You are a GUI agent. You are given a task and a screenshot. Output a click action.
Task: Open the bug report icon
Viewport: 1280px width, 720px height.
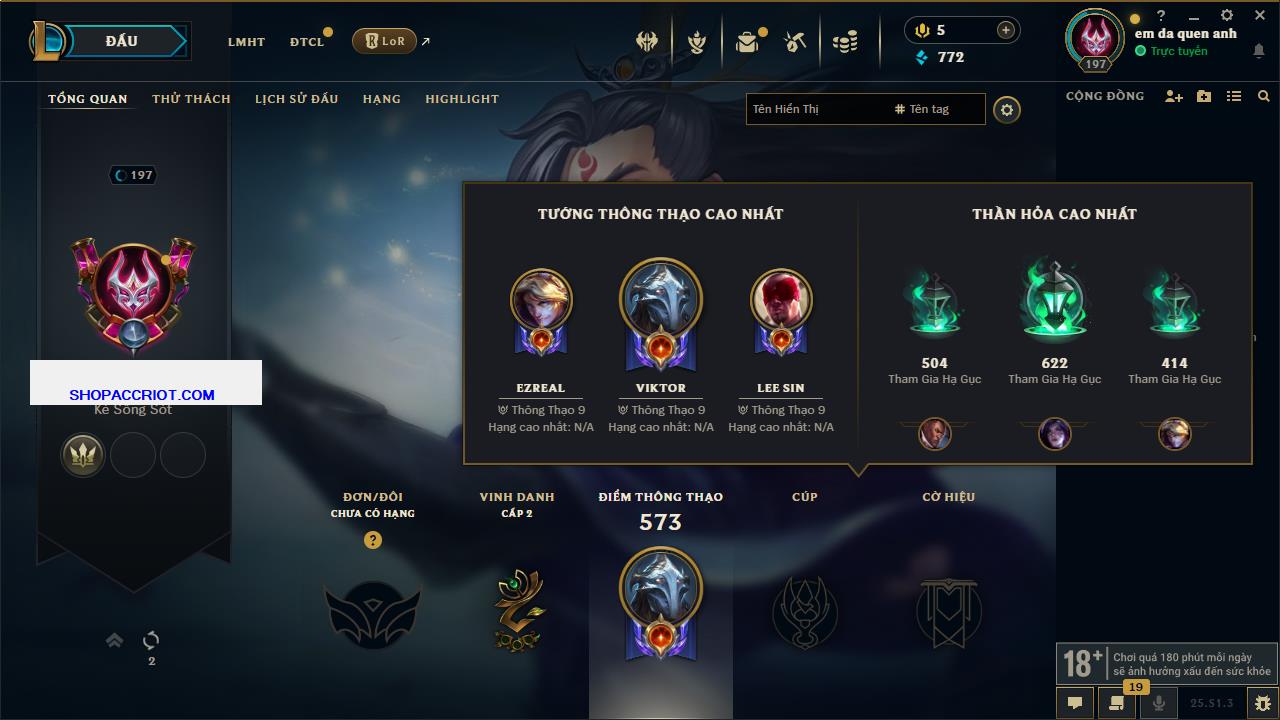point(1262,703)
